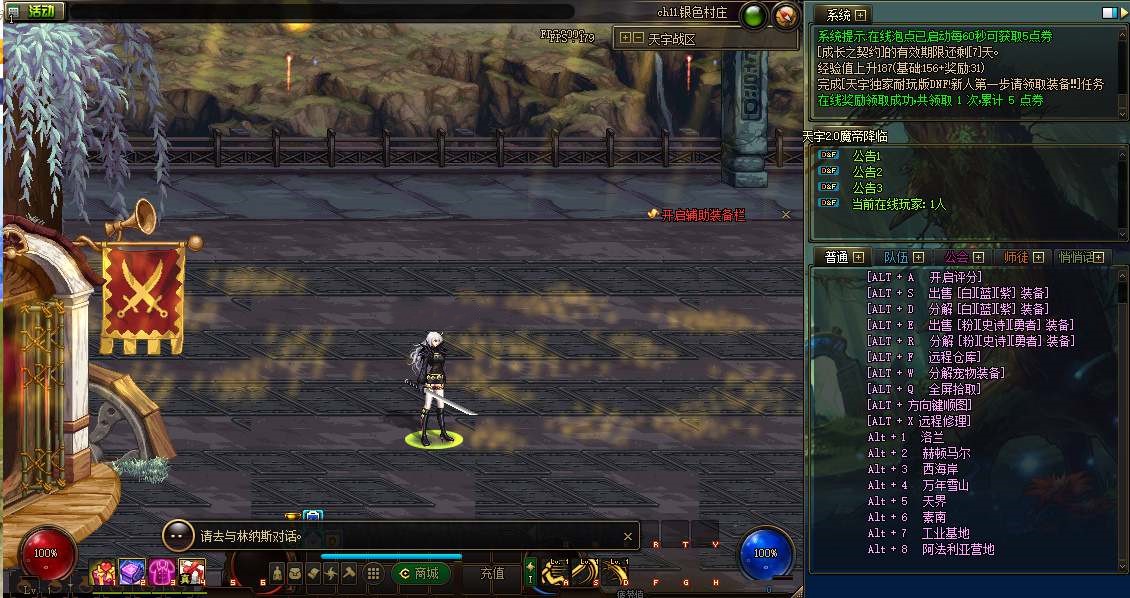Use the red heart gift box item
The height and width of the screenshot is (598, 1130).
click(103, 573)
